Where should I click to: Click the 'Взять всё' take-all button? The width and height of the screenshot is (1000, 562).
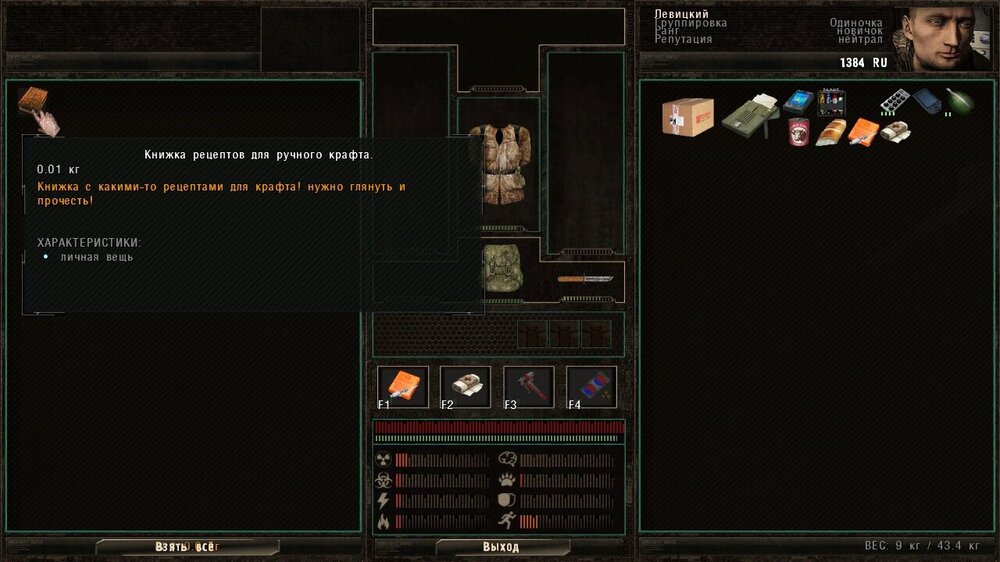click(x=187, y=547)
